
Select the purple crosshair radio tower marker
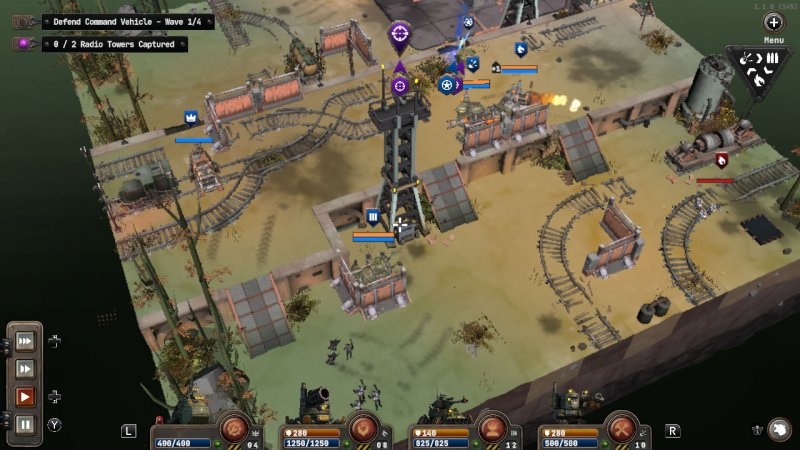[x=399, y=38]
